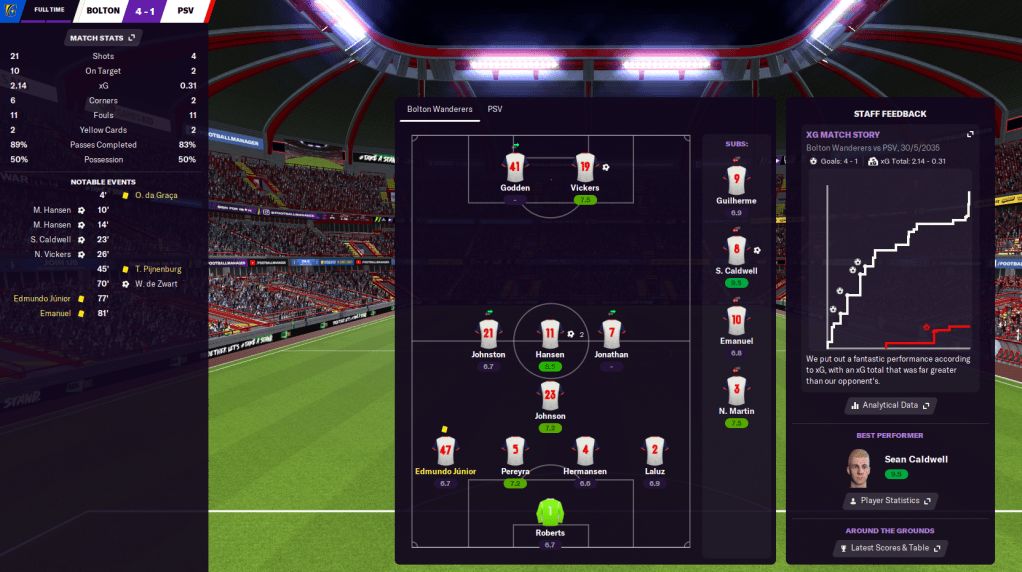The width and height of the screenshot is (1022, 572).
Task: Click defender Pereyra's shirt
Action: [515, 450]
